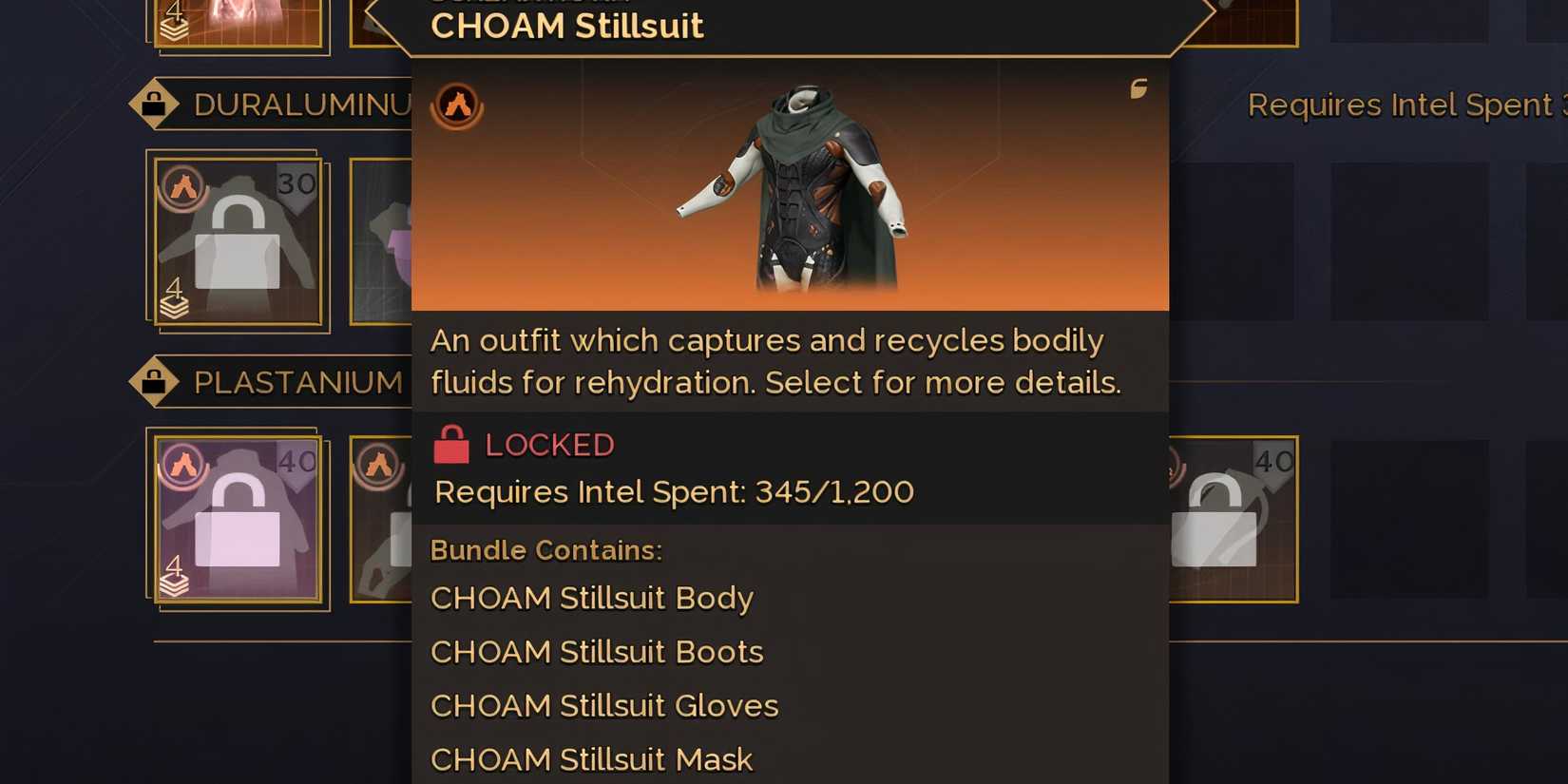
Task: Select CHOAM Stillsuit Mask in bundle list
Action: pos(591,759)
